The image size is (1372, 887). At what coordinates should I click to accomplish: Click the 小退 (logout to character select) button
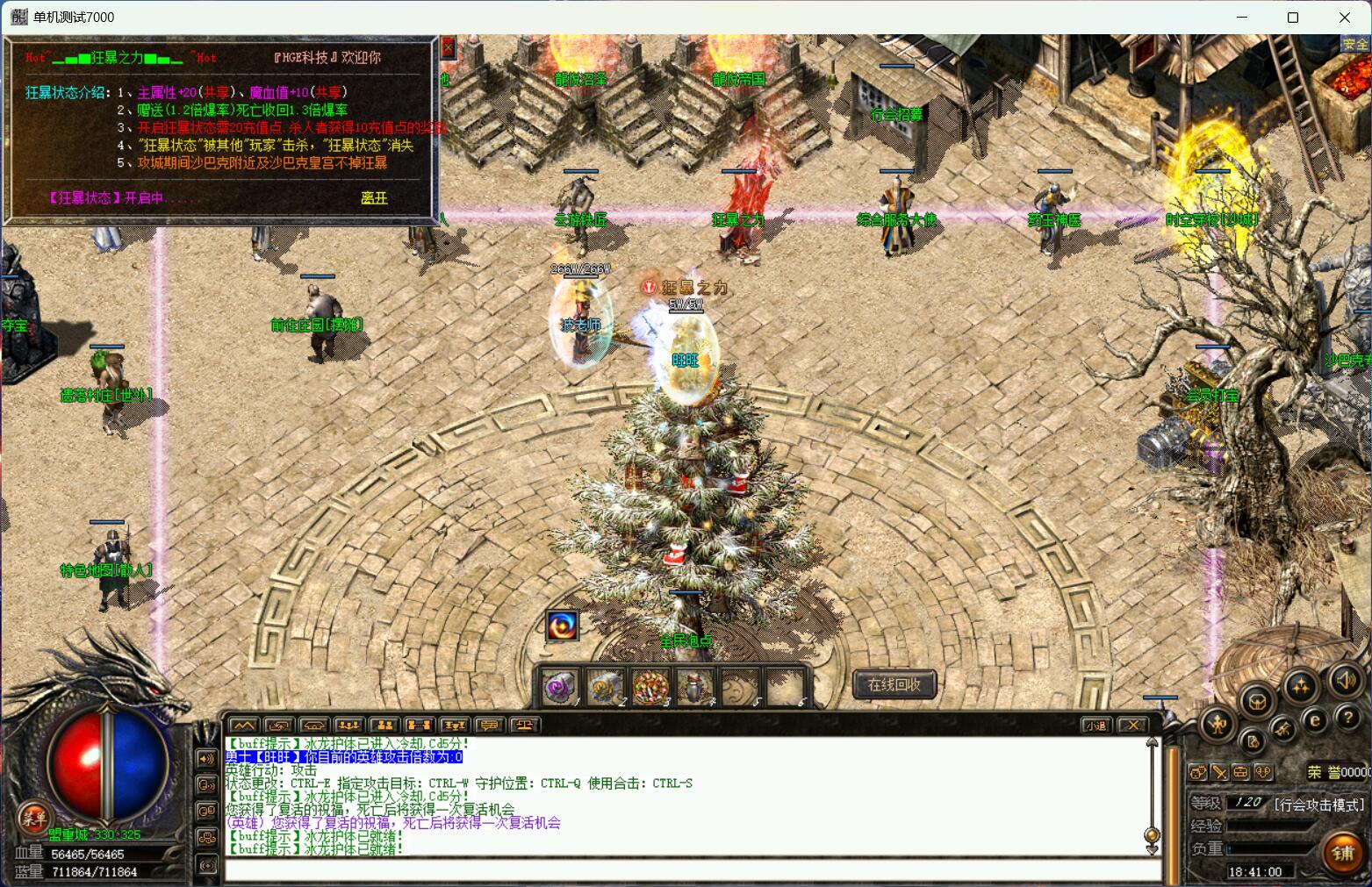coord(1095,726)
